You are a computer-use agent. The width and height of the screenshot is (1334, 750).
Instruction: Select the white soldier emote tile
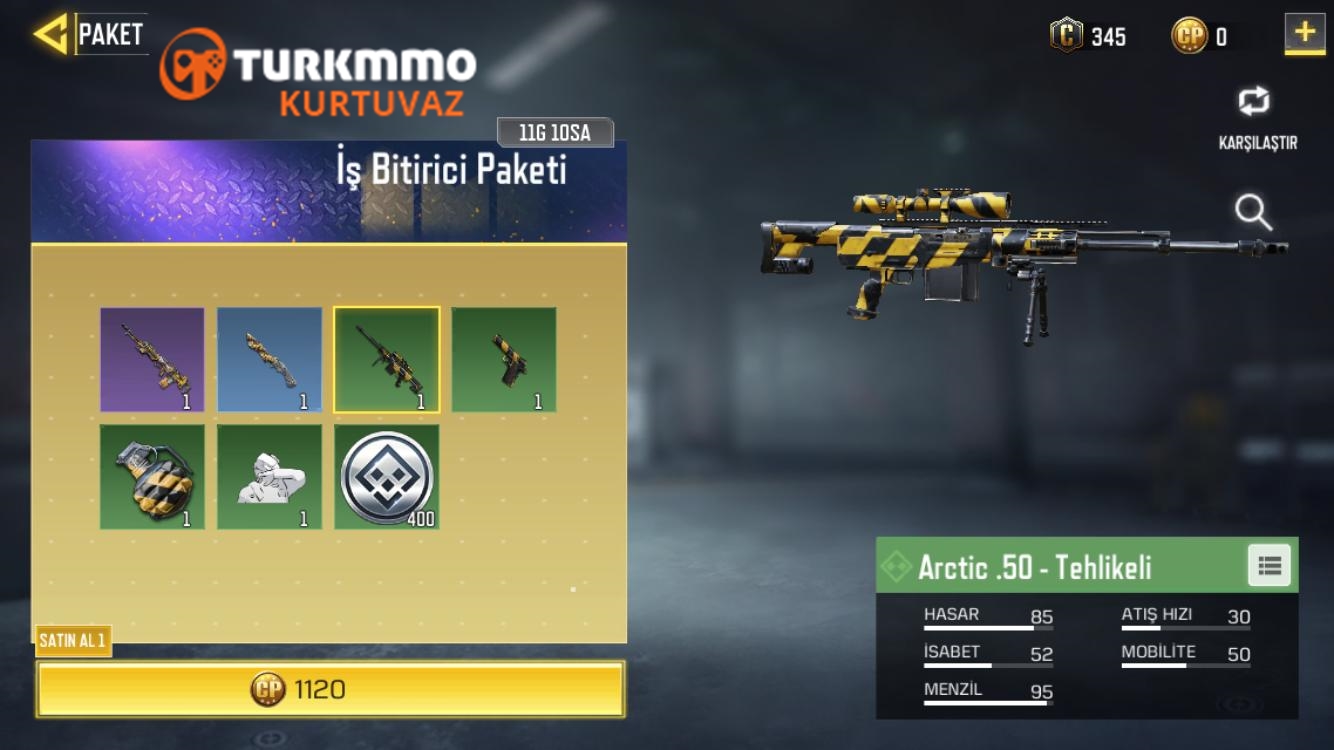coord(270,477)
